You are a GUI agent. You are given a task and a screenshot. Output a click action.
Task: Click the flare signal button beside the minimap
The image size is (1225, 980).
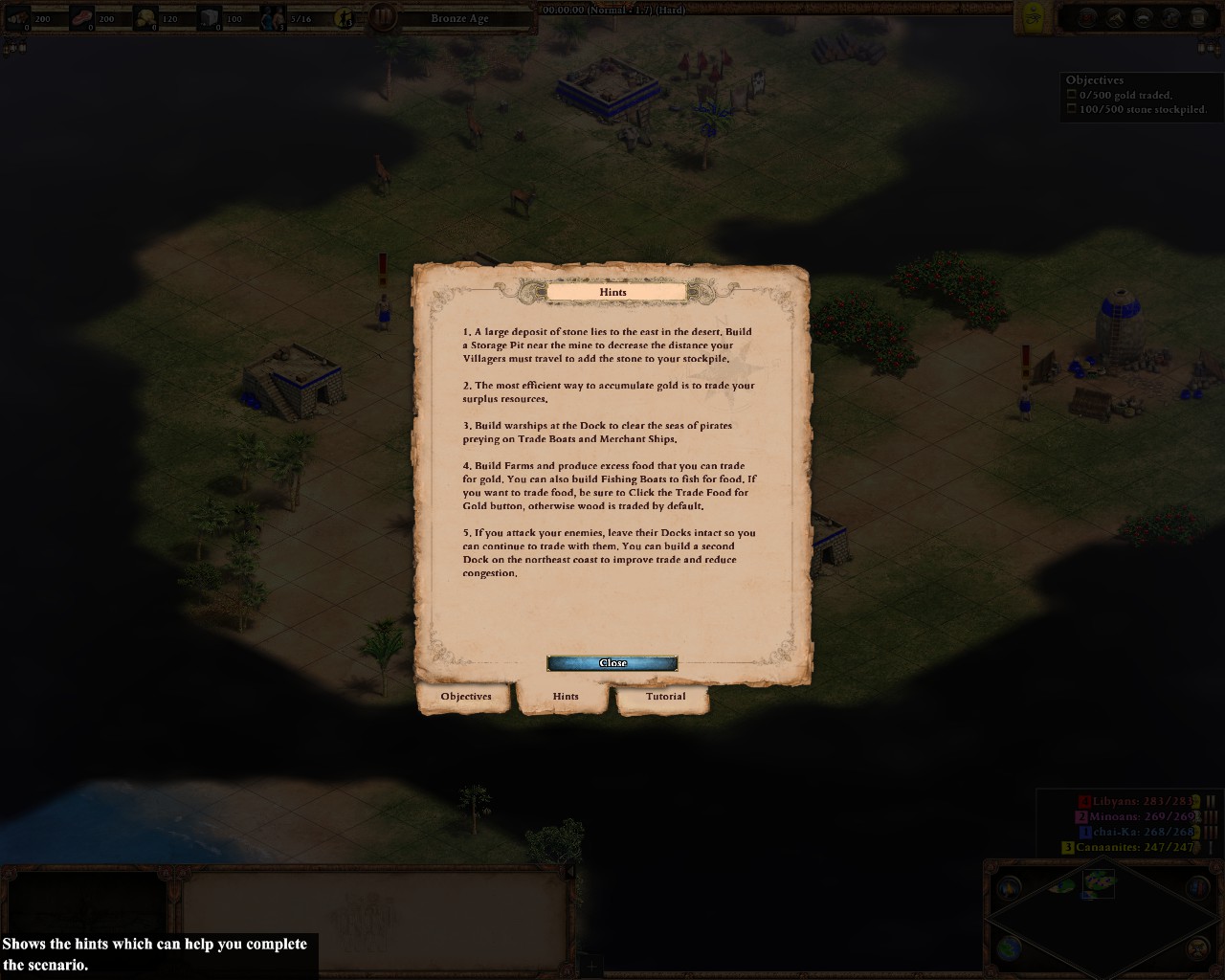(1009, 888)
